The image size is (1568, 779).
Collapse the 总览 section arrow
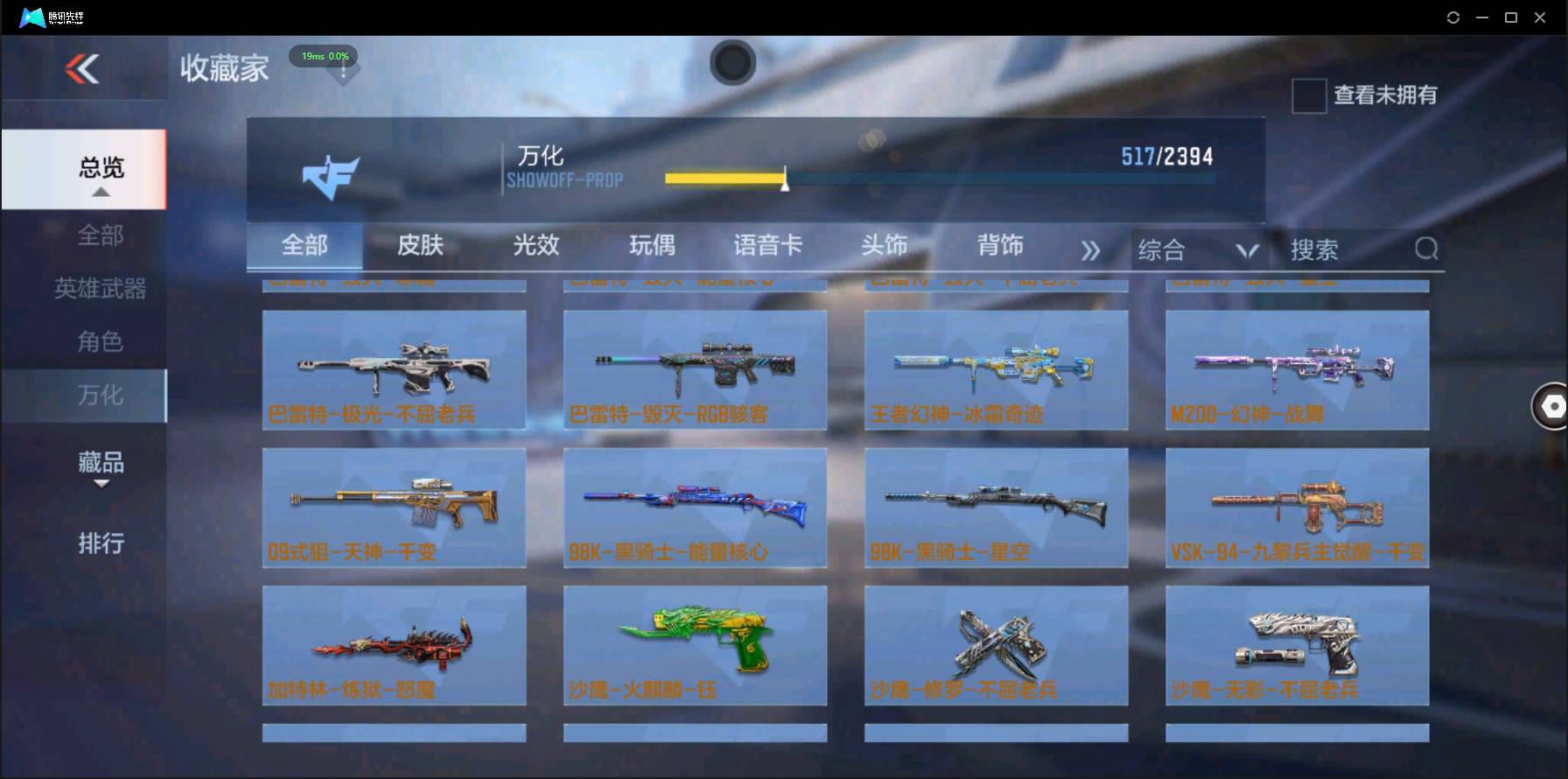tap(102, 194)
